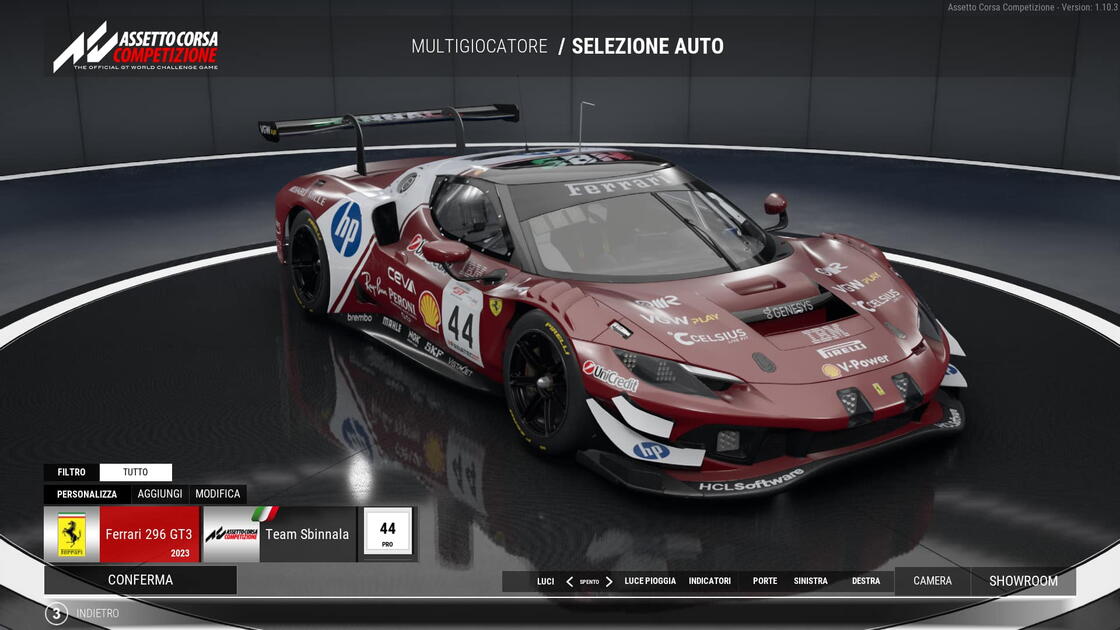
Task: Select MODIFICA to edit the livery
Action: click(x=218, y=494)
